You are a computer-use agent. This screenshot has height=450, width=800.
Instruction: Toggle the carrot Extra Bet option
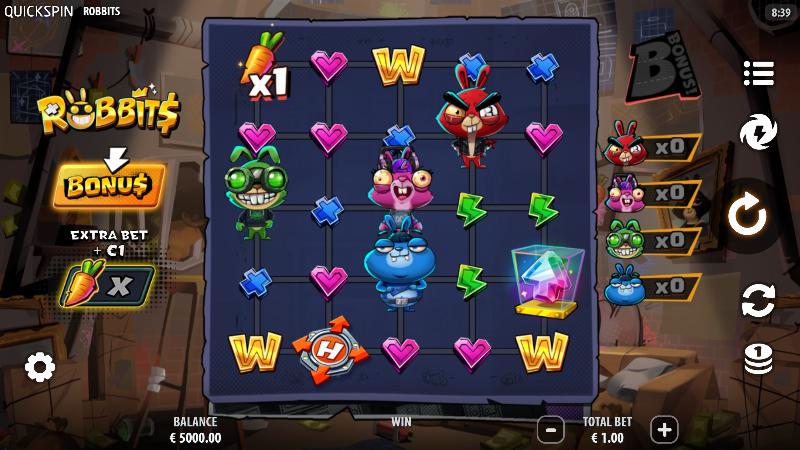pos(109,284)
